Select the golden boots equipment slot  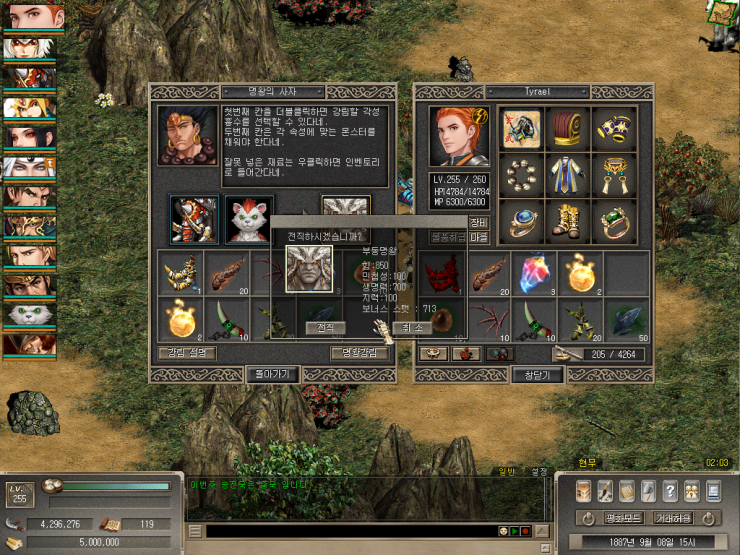(x=567, y=219)
